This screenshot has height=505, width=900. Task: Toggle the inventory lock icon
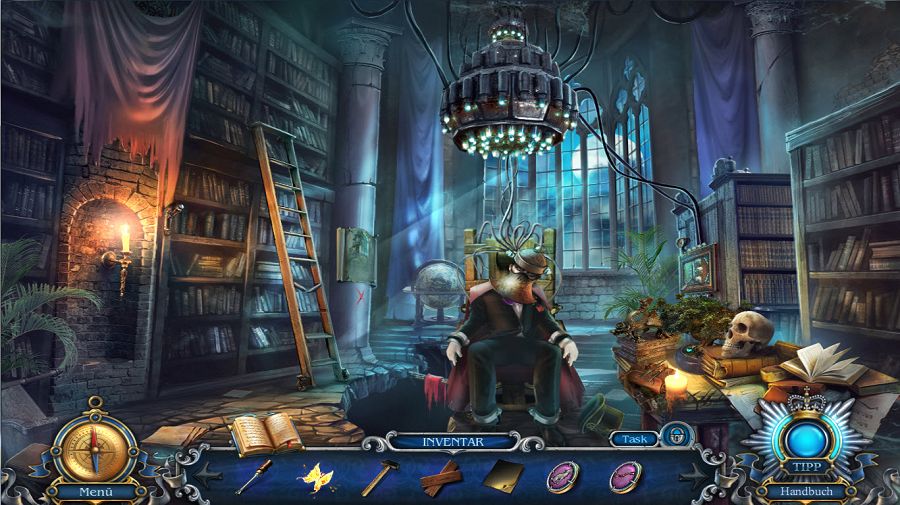pyautogui.click(x=678, y=436)
